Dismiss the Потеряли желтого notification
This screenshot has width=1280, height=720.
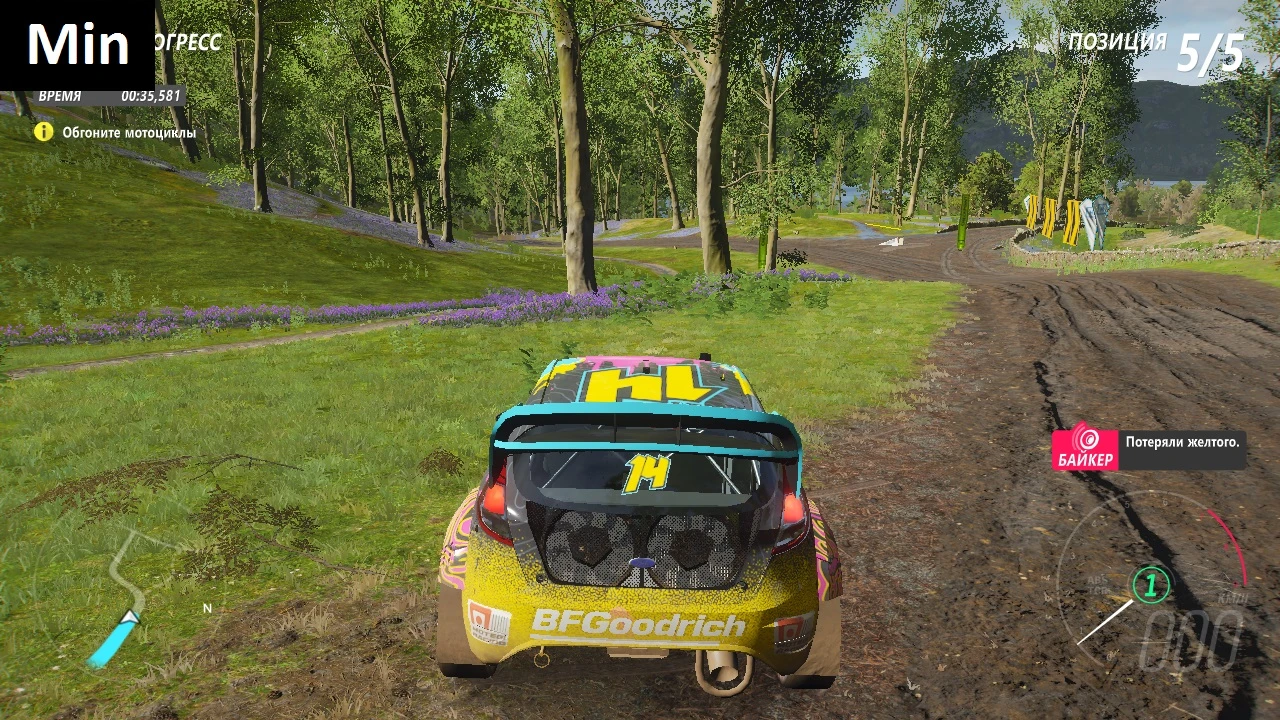[1183, 443]
